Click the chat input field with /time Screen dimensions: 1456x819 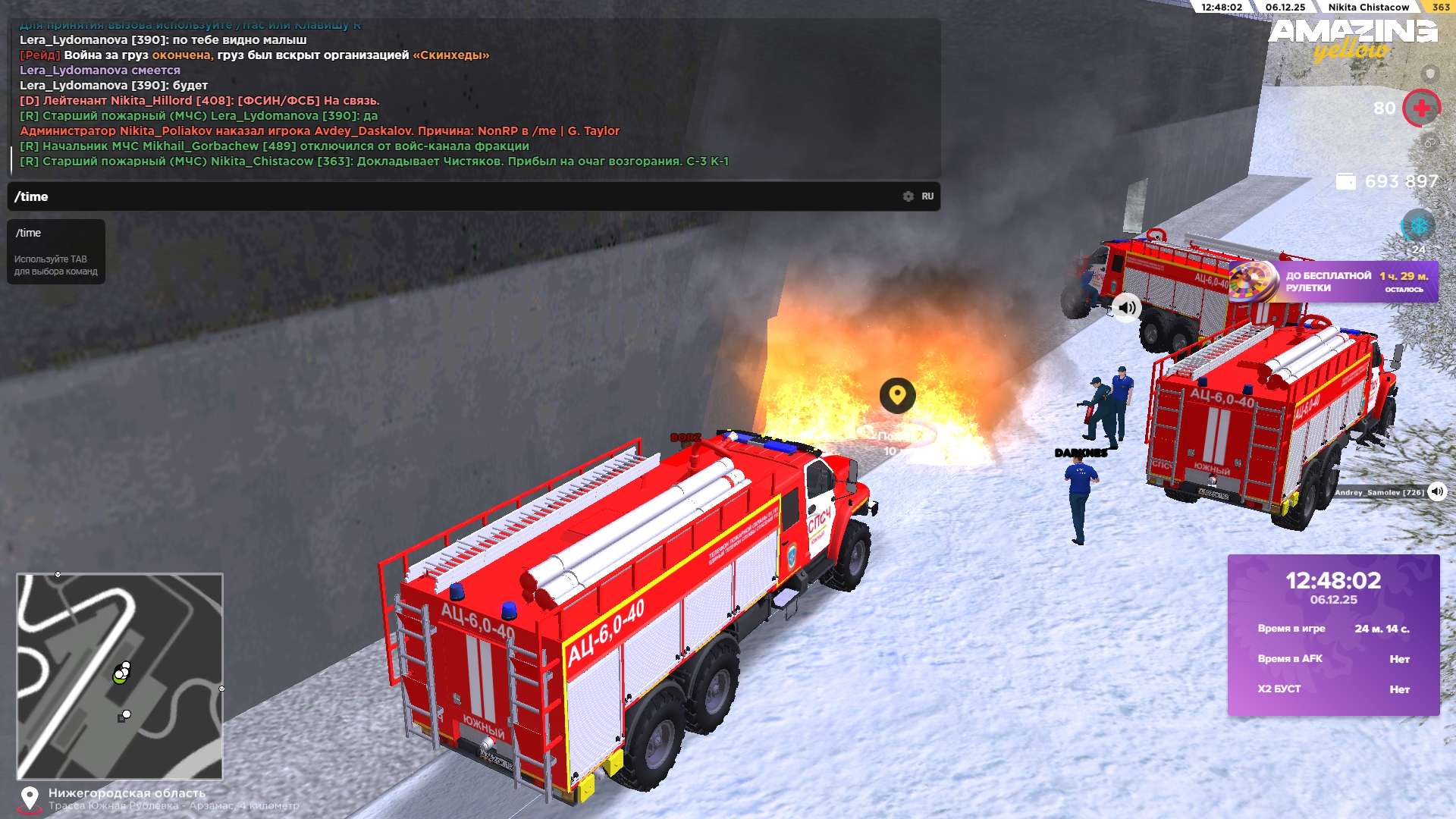pyautogui.click(x=455, y=196)
